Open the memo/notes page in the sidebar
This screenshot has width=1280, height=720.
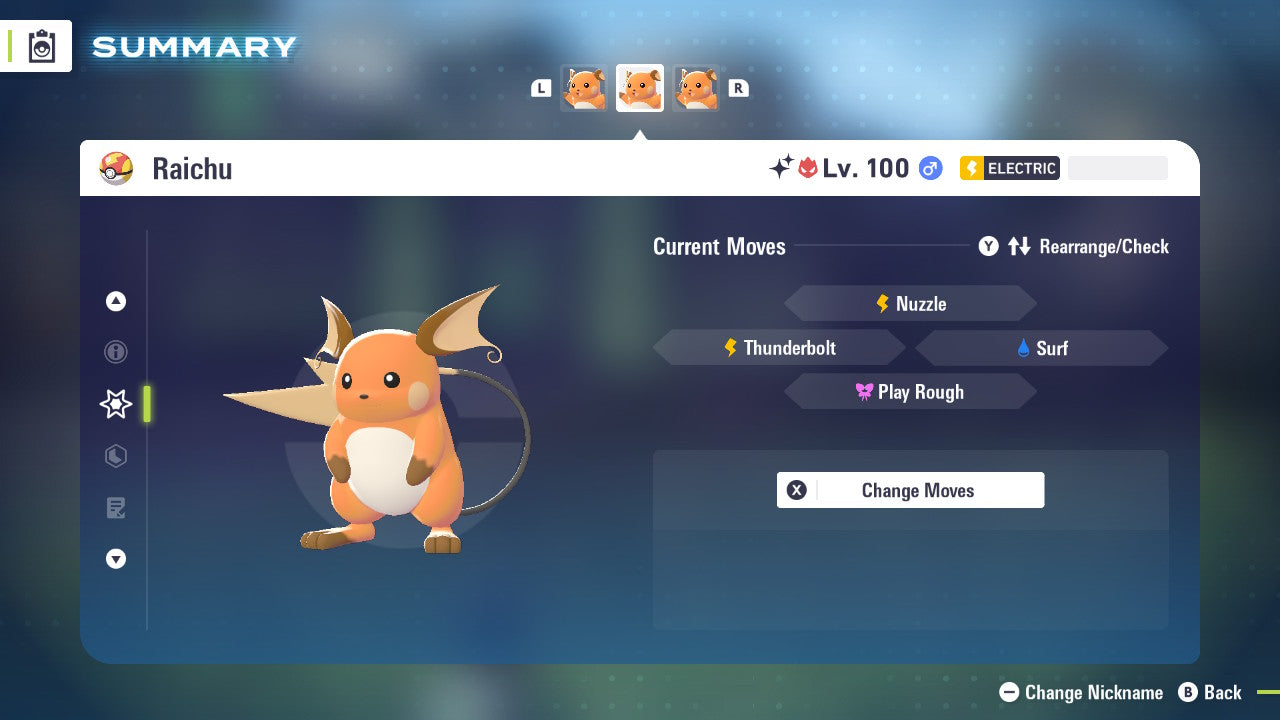(x=116, y=508)
